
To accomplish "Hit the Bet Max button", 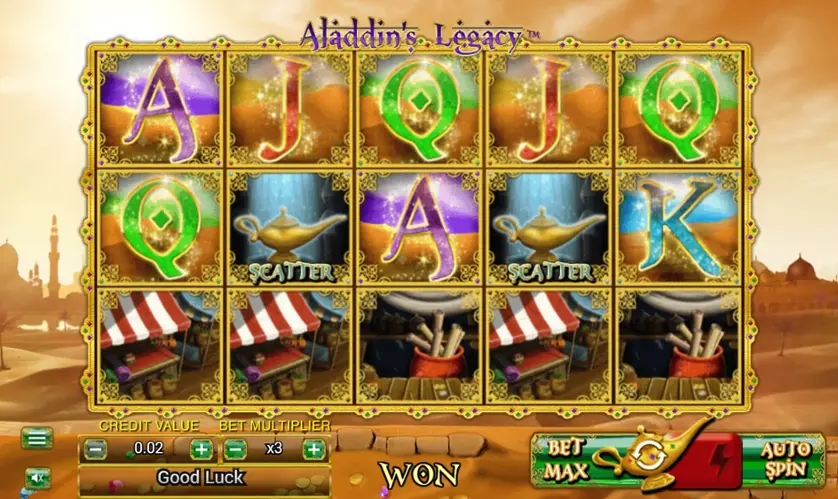I will tap(563, 459).
